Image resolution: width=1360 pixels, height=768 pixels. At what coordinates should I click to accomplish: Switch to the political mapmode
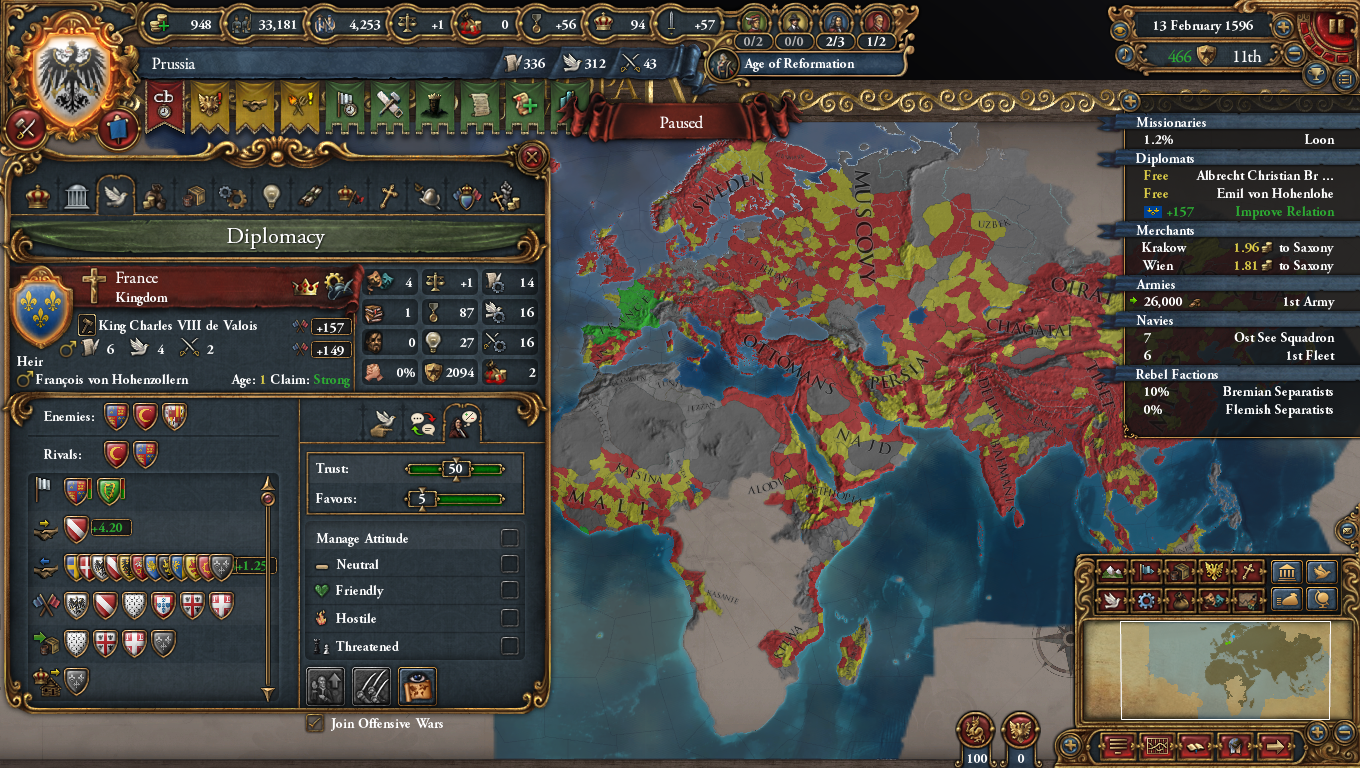[x=1146, y=572]
